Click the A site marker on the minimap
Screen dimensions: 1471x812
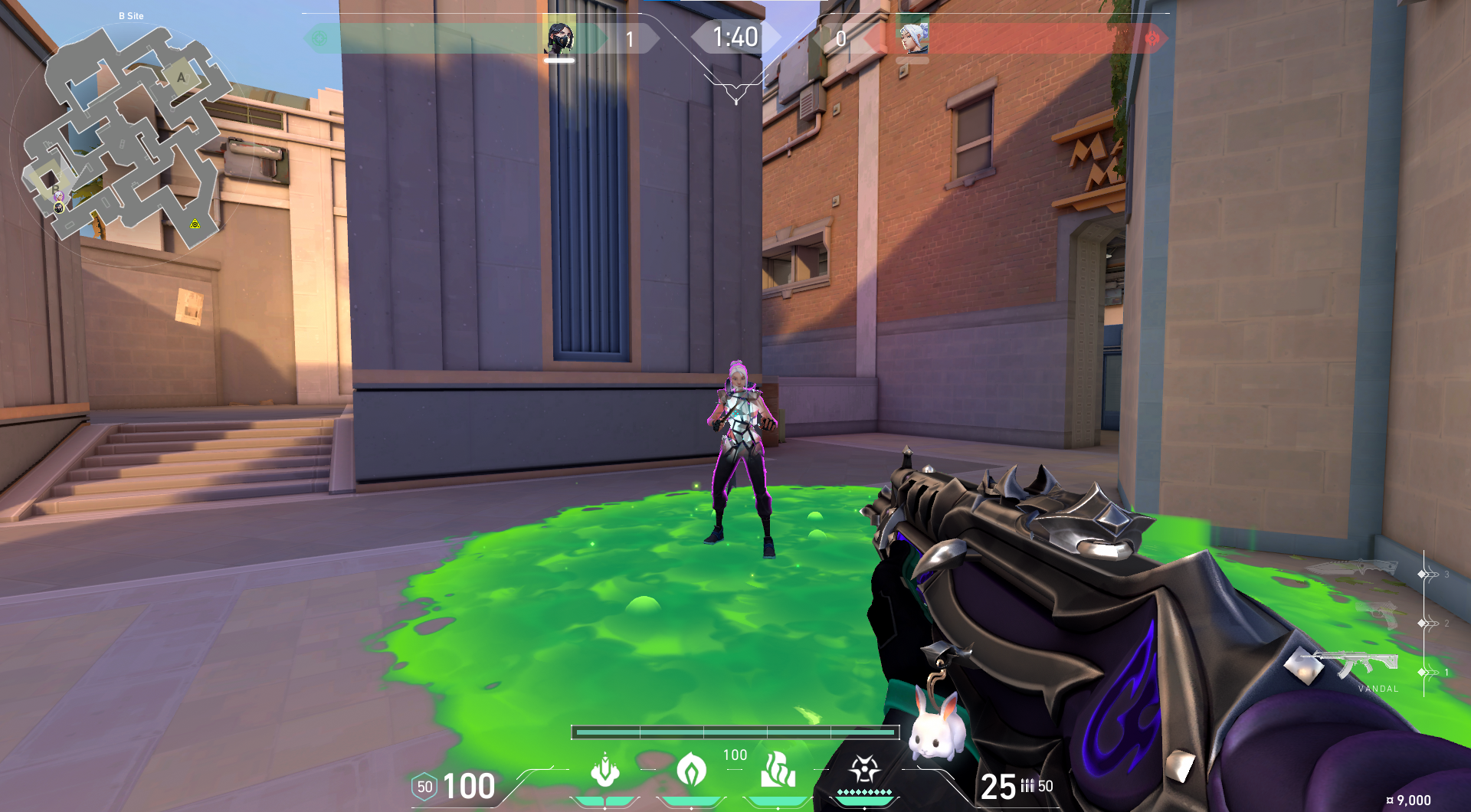click(181, 77)
